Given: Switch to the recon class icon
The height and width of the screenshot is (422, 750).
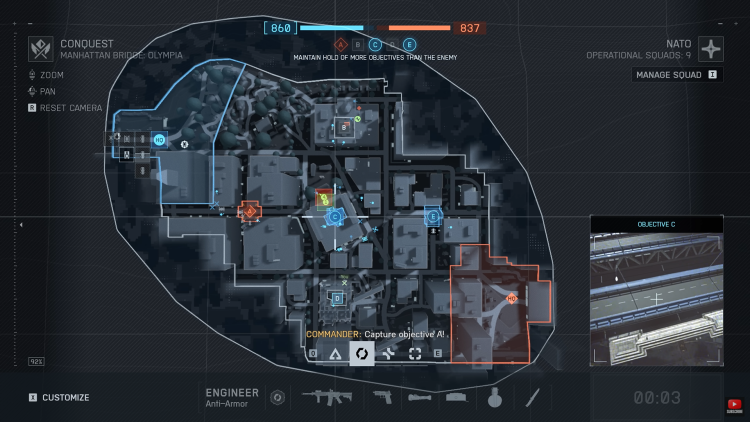Looking at the screenshot, I should (x=414, y=353).
